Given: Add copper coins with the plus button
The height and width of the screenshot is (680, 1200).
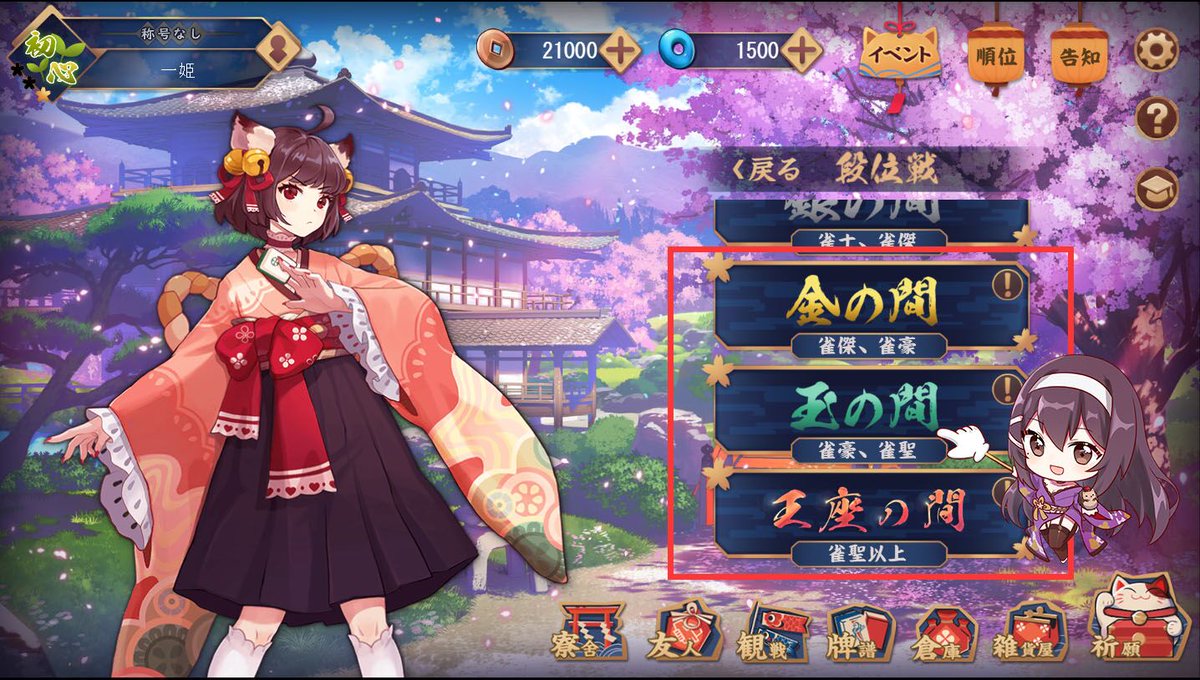Looking at the screenshot, I should point(620,48).
